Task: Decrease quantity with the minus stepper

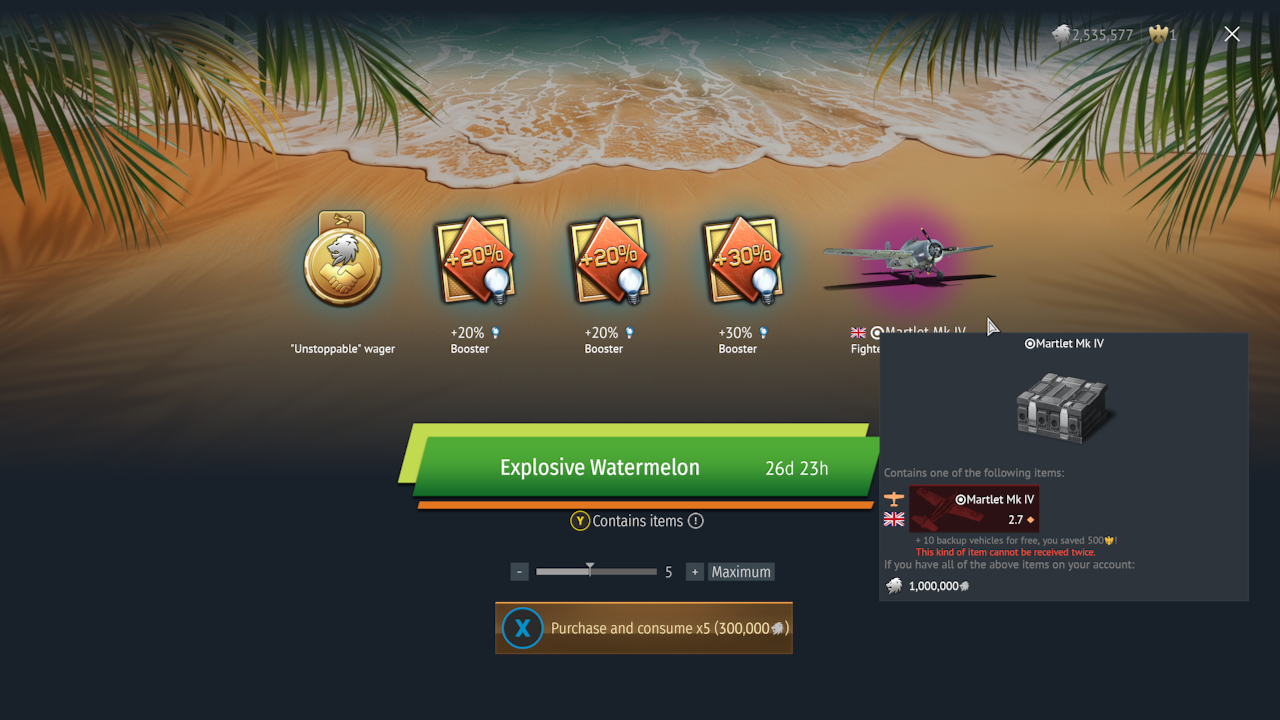Action: pos(519,571)
